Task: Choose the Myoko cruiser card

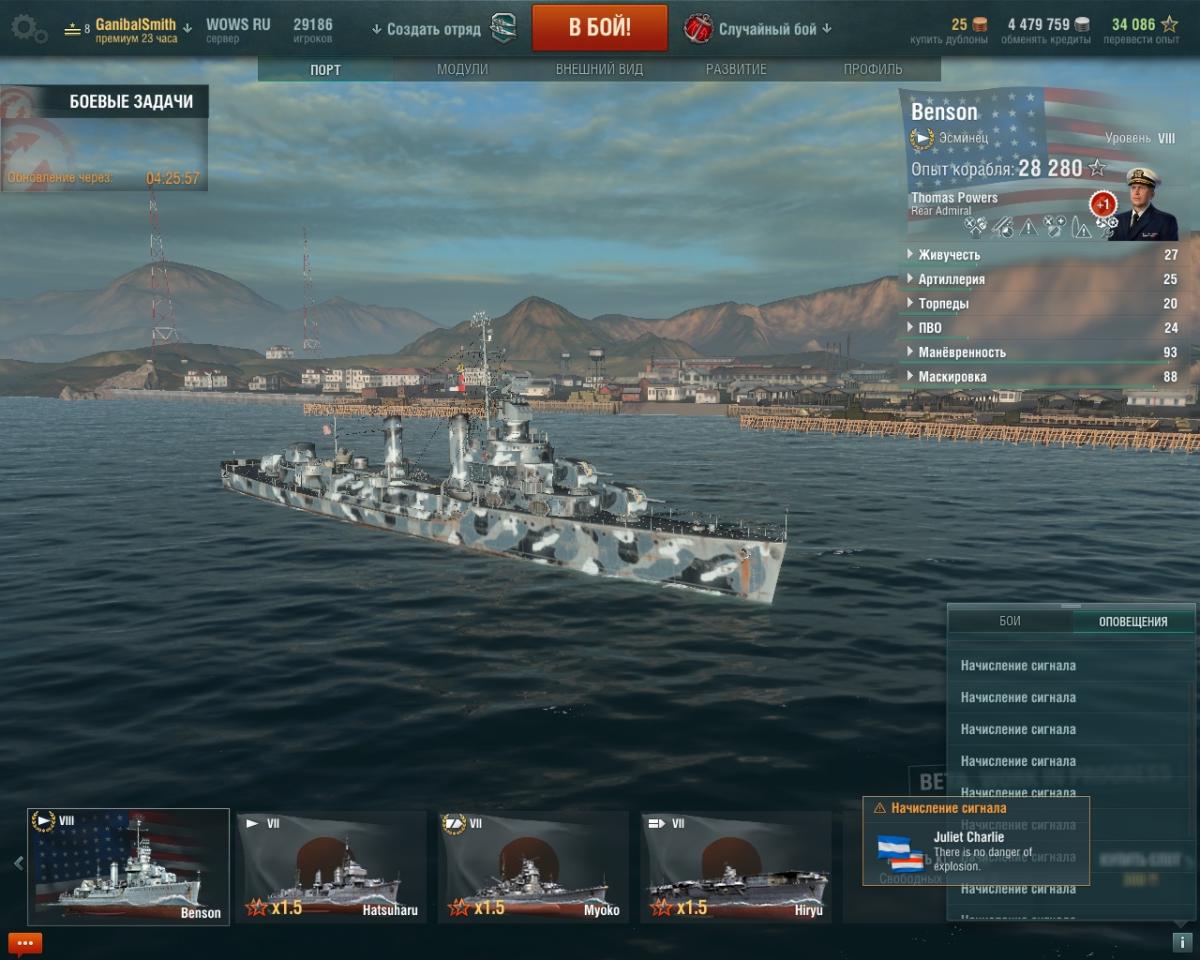Action: (533, 866)
